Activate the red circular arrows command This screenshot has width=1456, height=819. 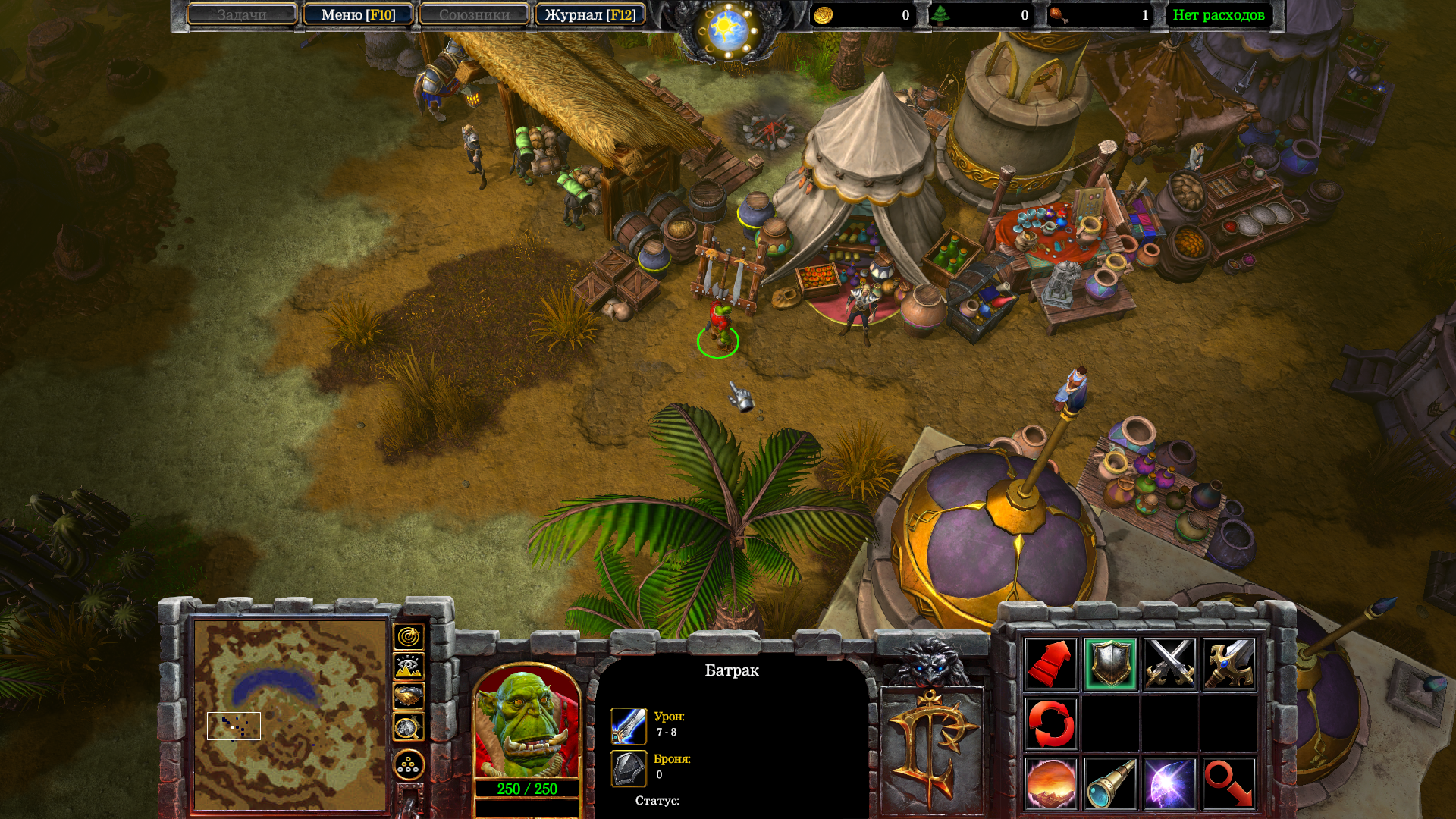[x=1050, y=723]
